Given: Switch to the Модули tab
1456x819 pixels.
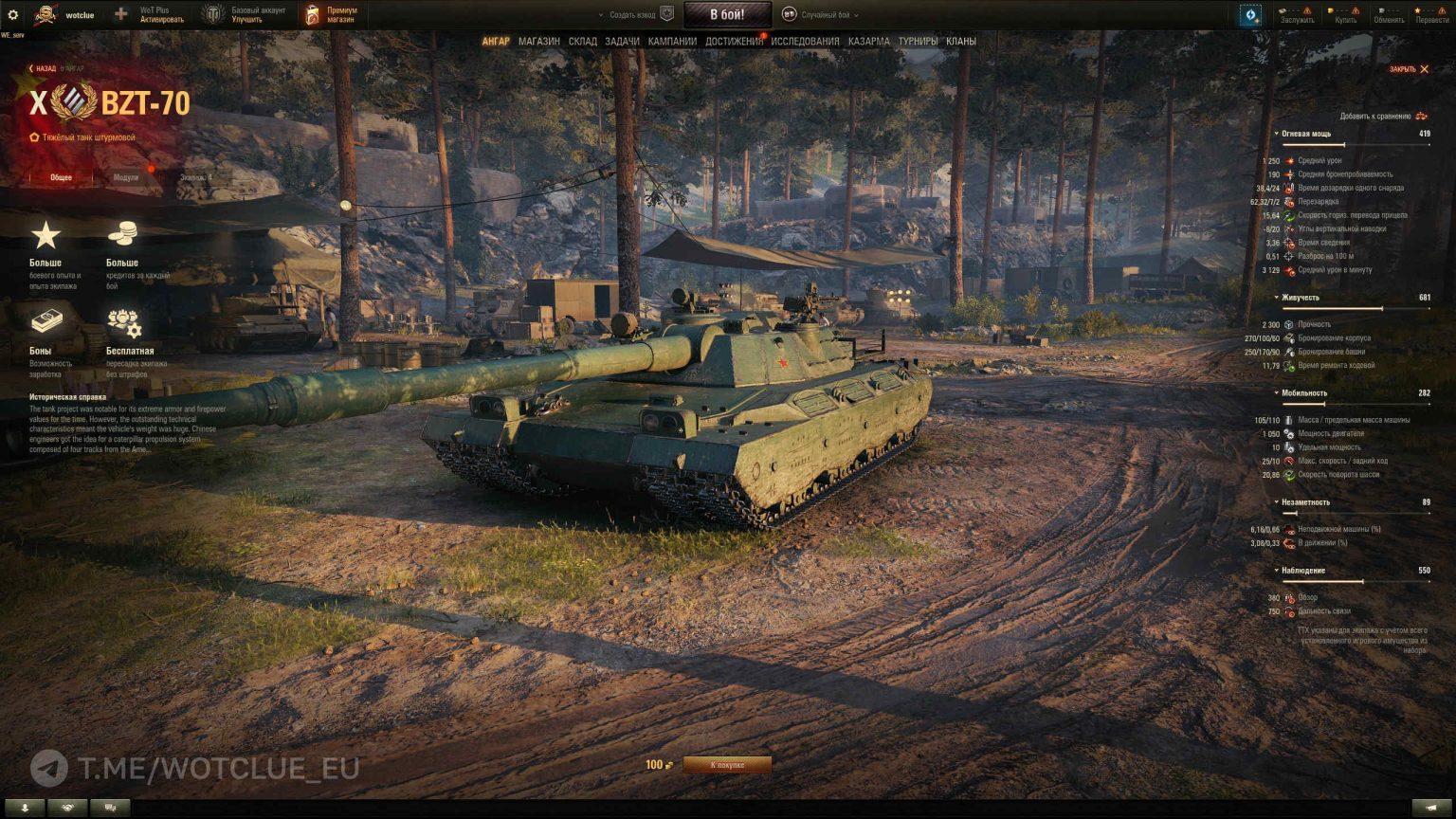Looking at the screenshot, I should 128,175.
